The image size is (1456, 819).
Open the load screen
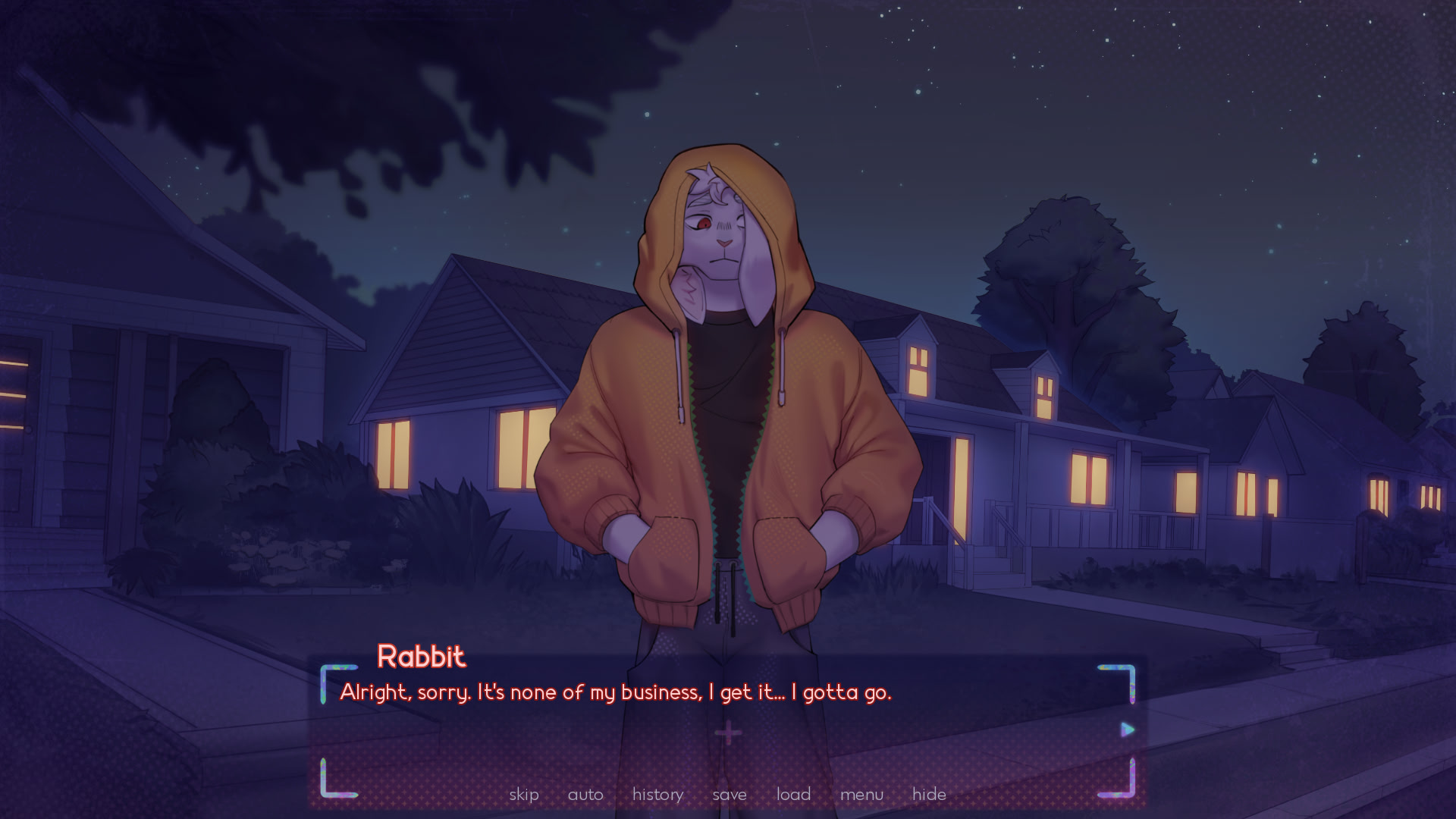(x=793, y=794)
